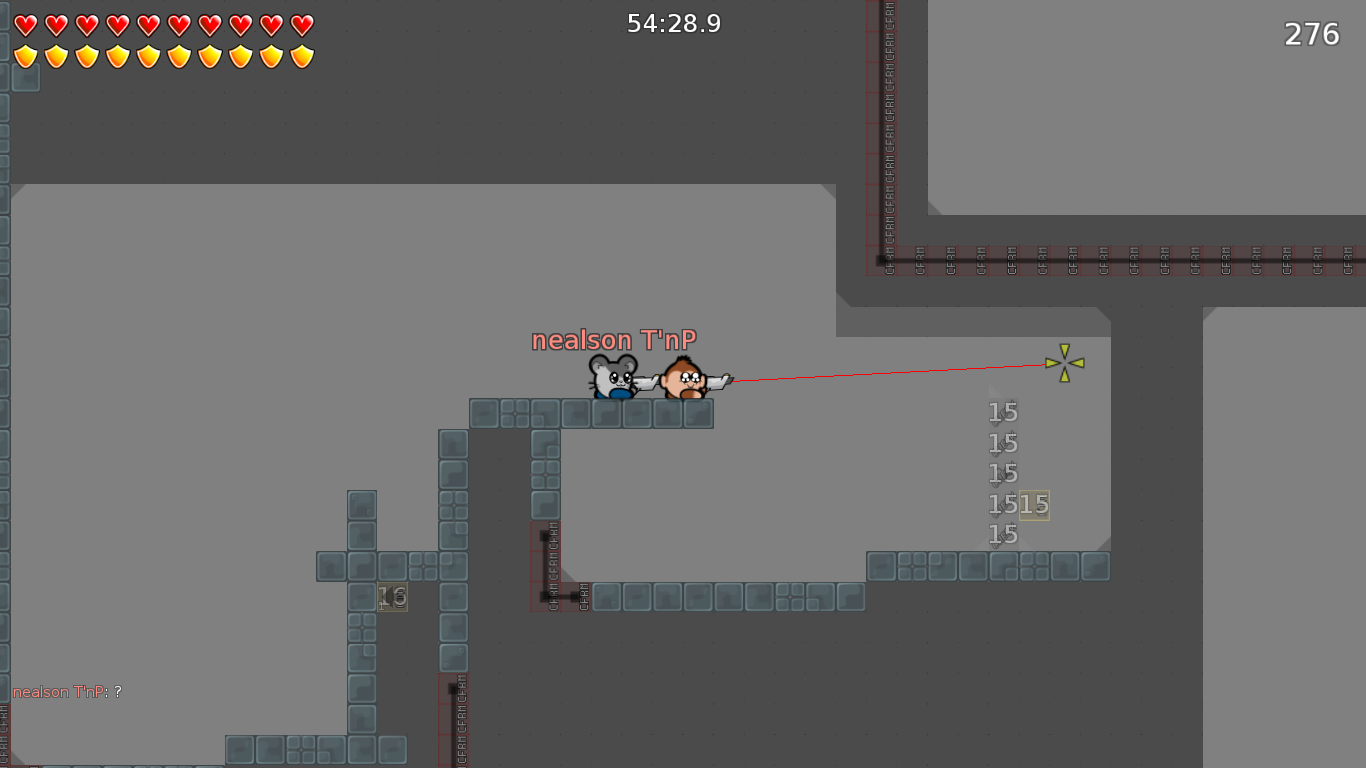Image resolution: width=1366 pixels, height=768 pixels.
Task: Click the block labeled 16 on the left platform
Action: pyautogui.click(x=391, y=597)
